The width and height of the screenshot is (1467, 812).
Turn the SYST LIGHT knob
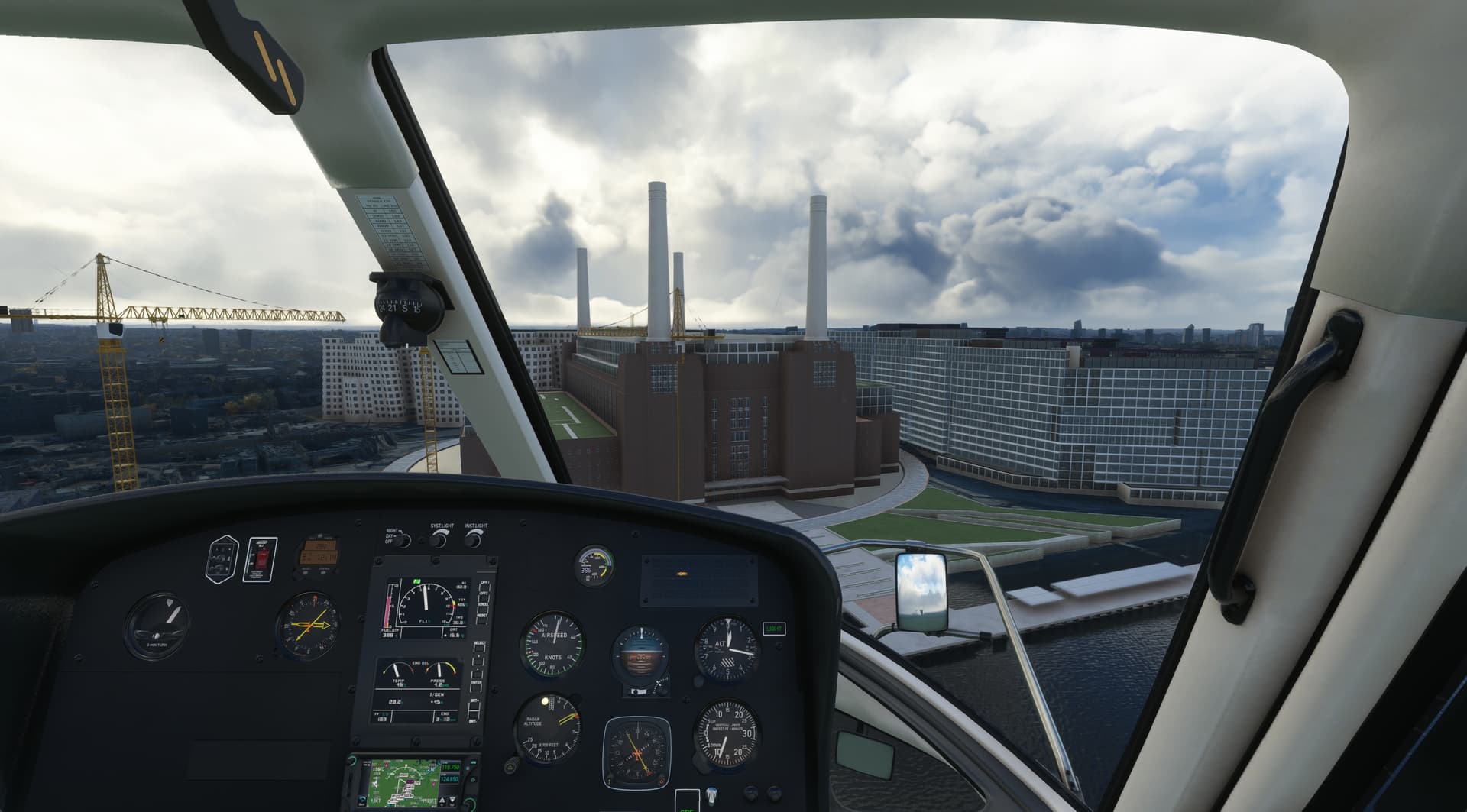tap(439, 540)
